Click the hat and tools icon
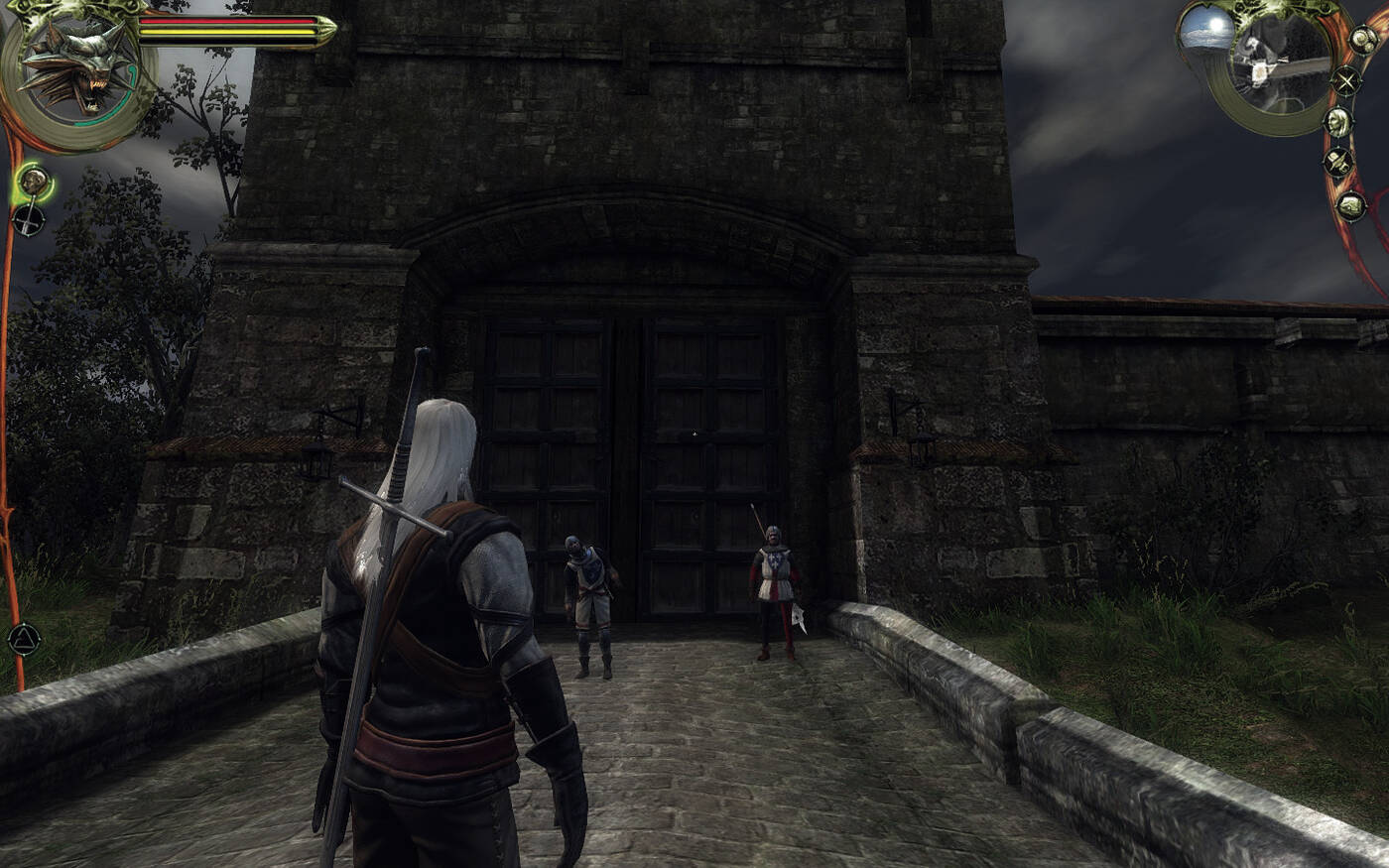The height and width of the screenshot is (868, 1389). [x=1339, y=162]
